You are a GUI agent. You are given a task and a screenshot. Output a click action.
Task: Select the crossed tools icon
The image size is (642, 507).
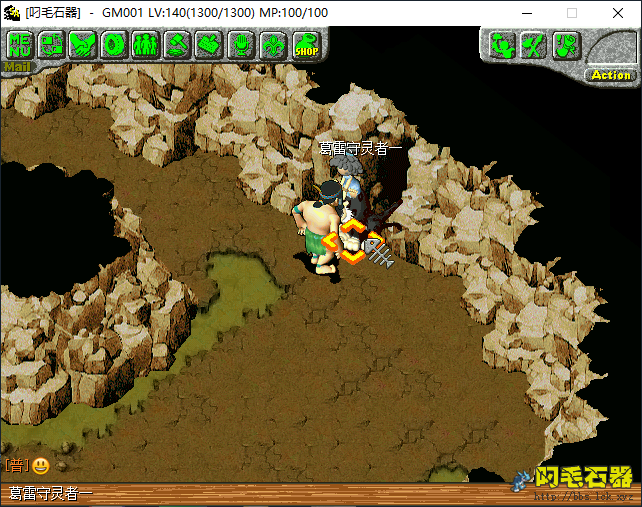tap(535, 45)
